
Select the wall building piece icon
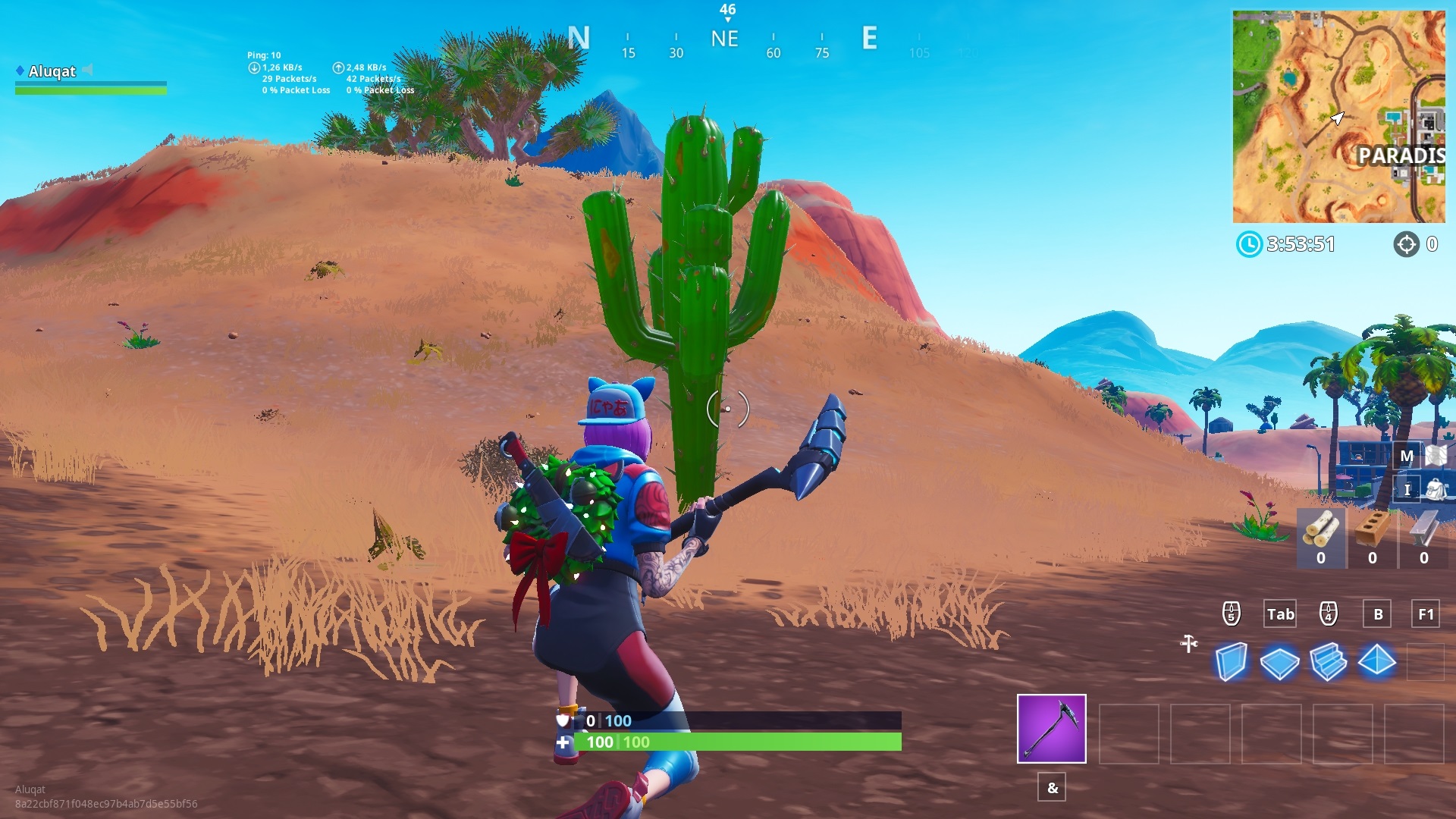(x=1231, y=661)
